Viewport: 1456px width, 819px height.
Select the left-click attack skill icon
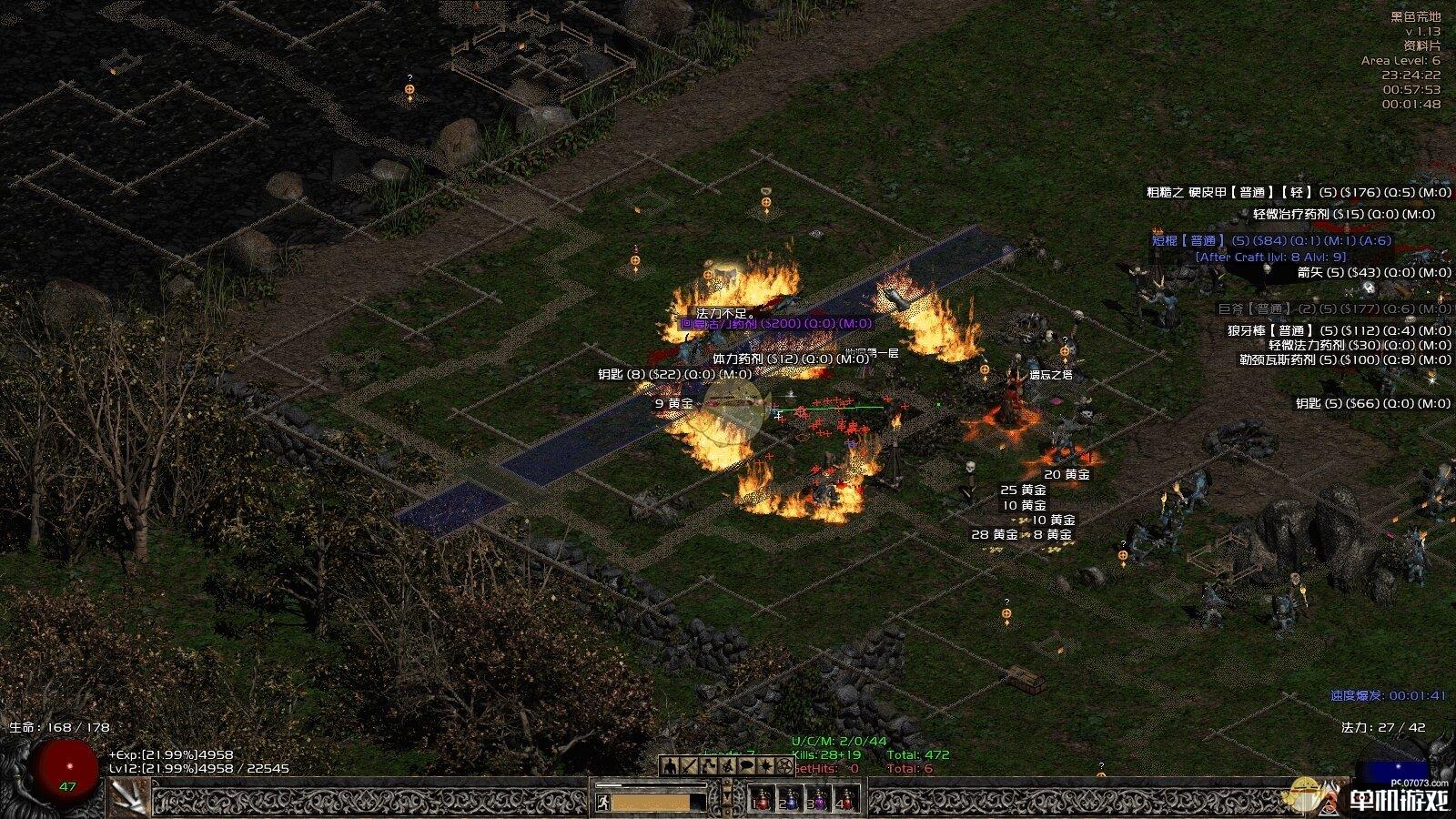coord(129,798)
